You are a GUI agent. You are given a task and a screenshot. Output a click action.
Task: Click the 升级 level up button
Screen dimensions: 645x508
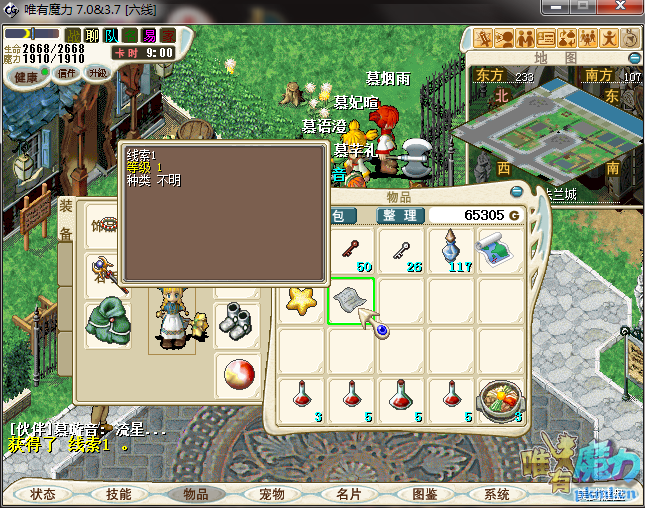point(98,73)
